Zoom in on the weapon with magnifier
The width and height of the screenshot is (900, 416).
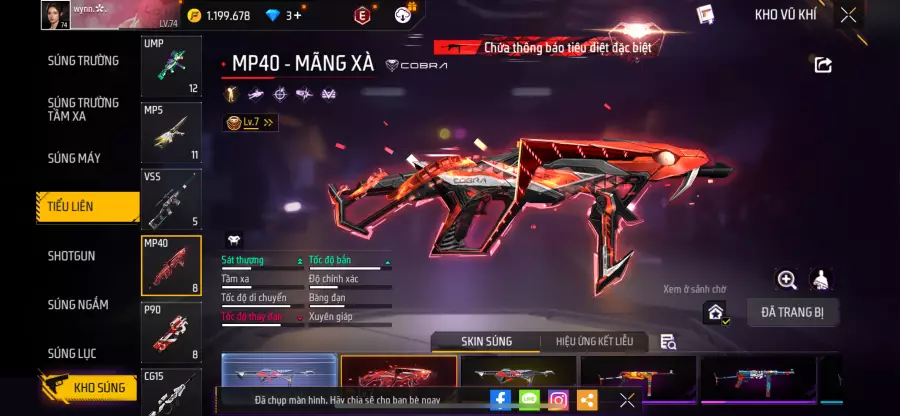coord(787,280)
